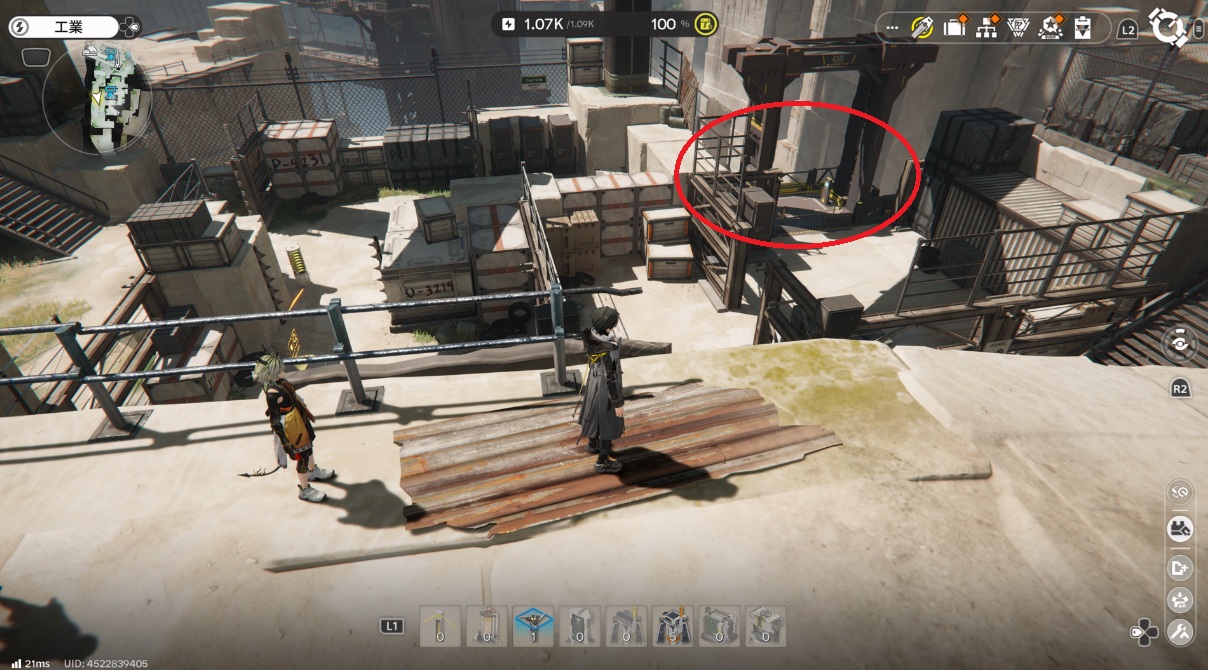Open the large ring main menu icon
The width and height of the screenshot is (1208, 670).
pyautogui.click(x=1166, y=26)
